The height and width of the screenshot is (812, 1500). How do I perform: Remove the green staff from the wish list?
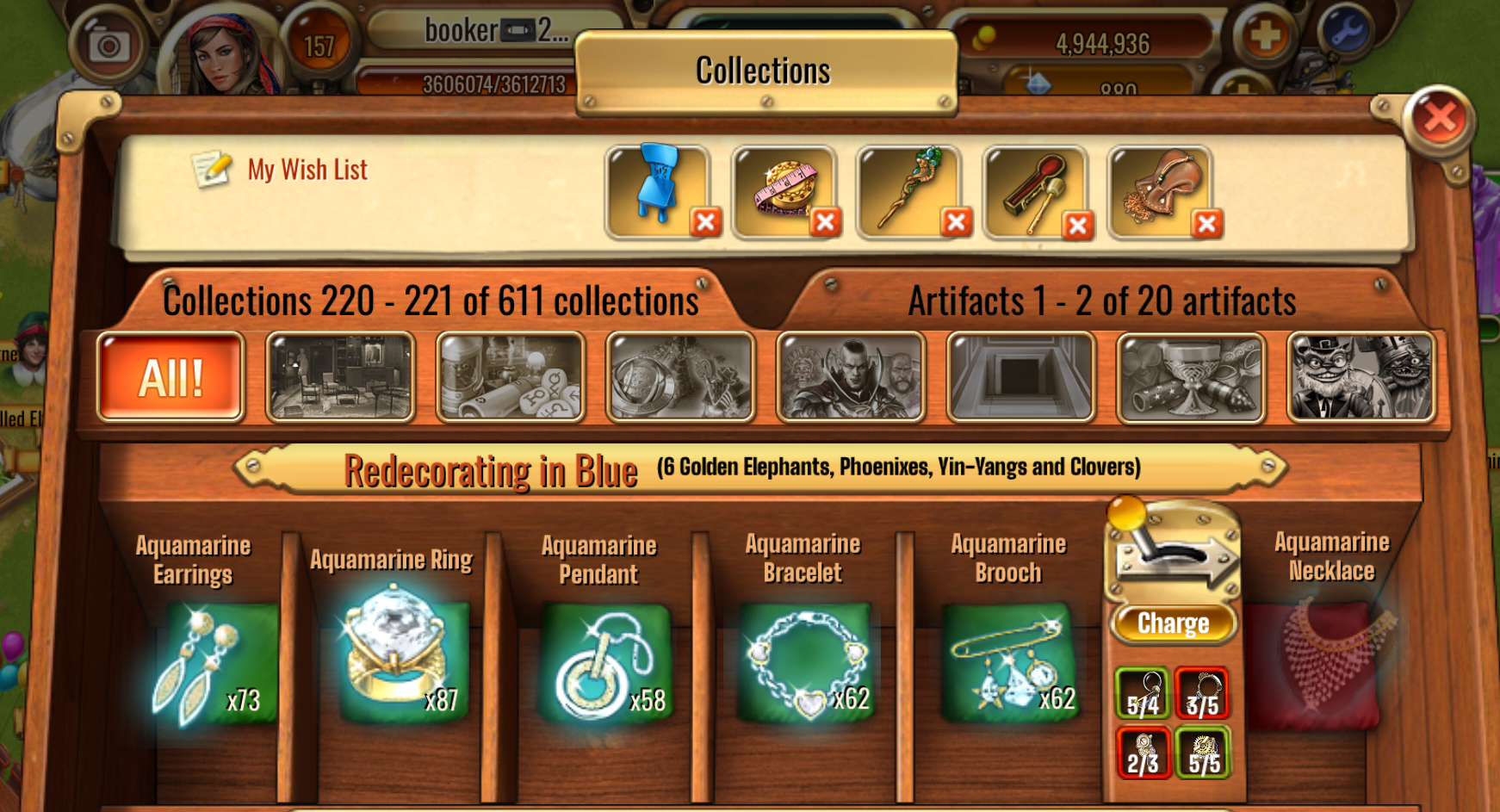pyautogui.click(x=955, y=223)
